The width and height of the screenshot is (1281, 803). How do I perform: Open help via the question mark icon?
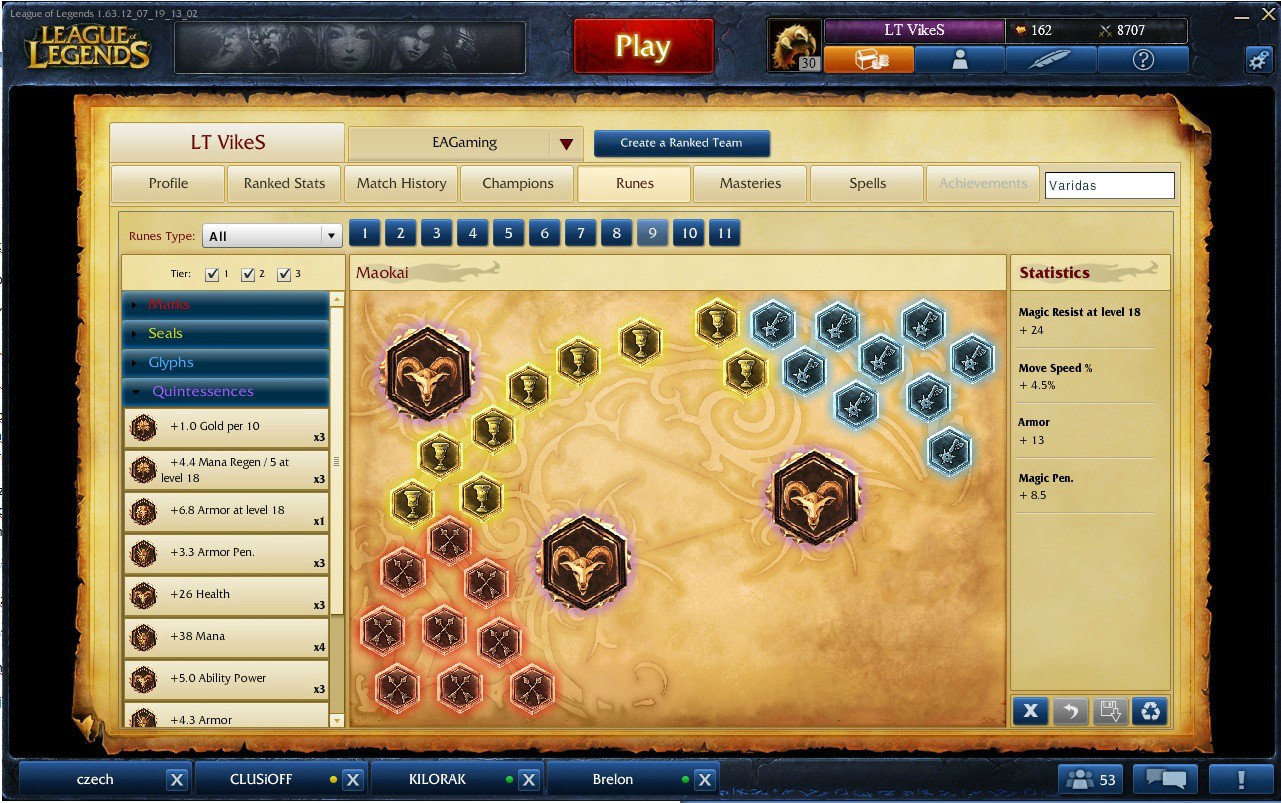coord(1143,59)
